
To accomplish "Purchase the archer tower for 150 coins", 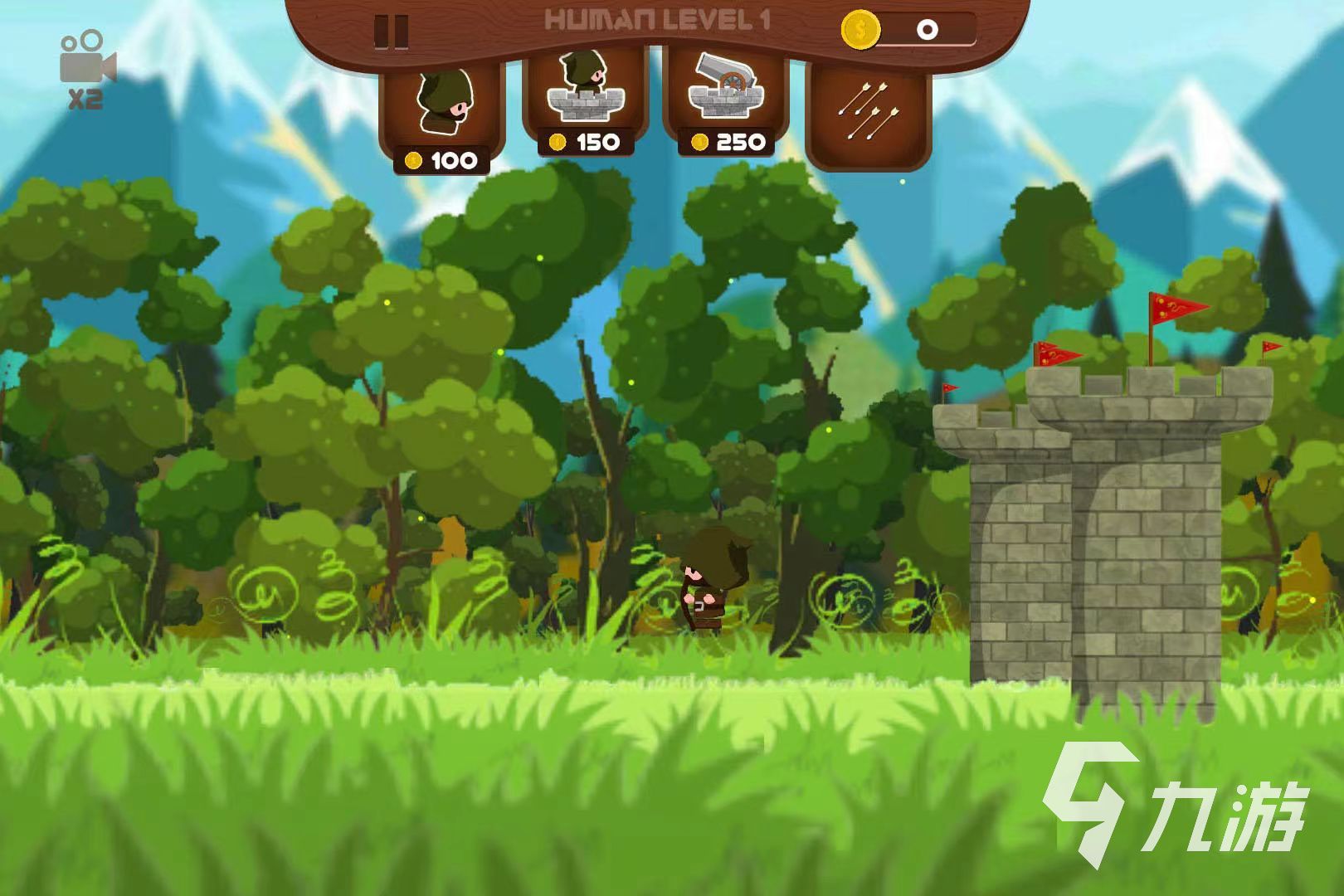I will (x=585, y=101).
